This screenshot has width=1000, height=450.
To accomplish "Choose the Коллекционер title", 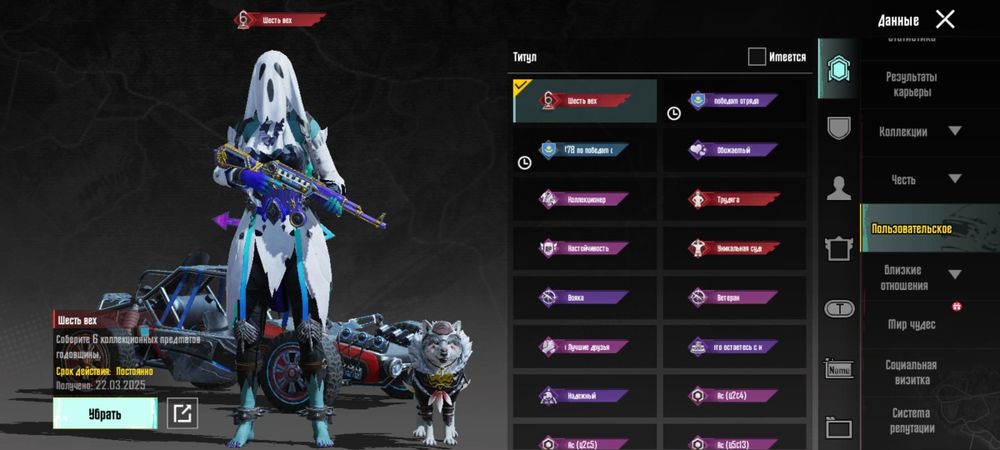I will [x=585, y=199].
